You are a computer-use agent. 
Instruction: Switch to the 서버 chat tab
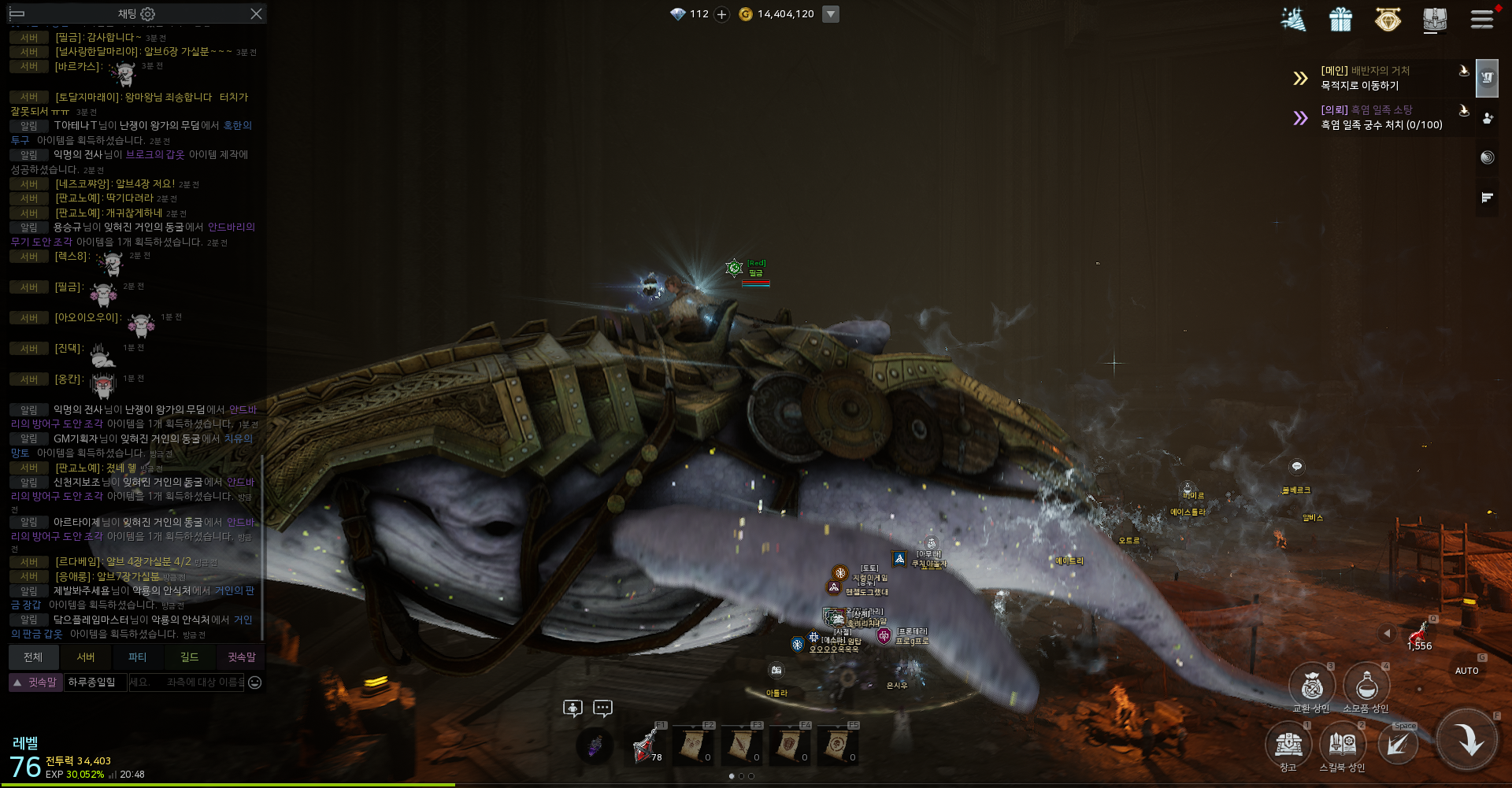coord(86,657)
